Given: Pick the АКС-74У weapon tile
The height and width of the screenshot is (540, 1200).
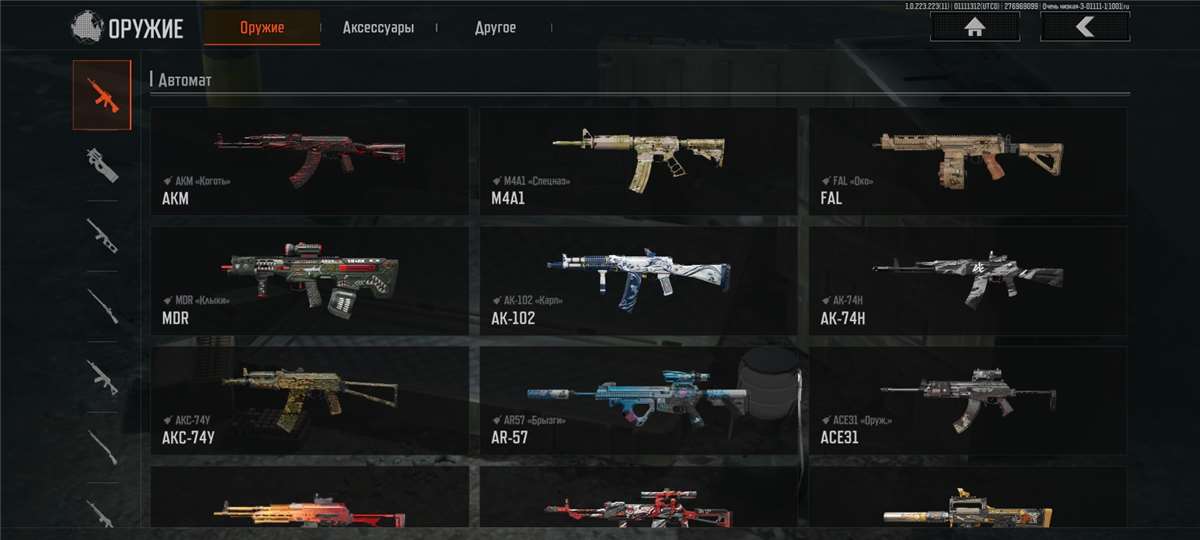Looking at the screenshot, I should pyautogui.click(x=310, y=400).
